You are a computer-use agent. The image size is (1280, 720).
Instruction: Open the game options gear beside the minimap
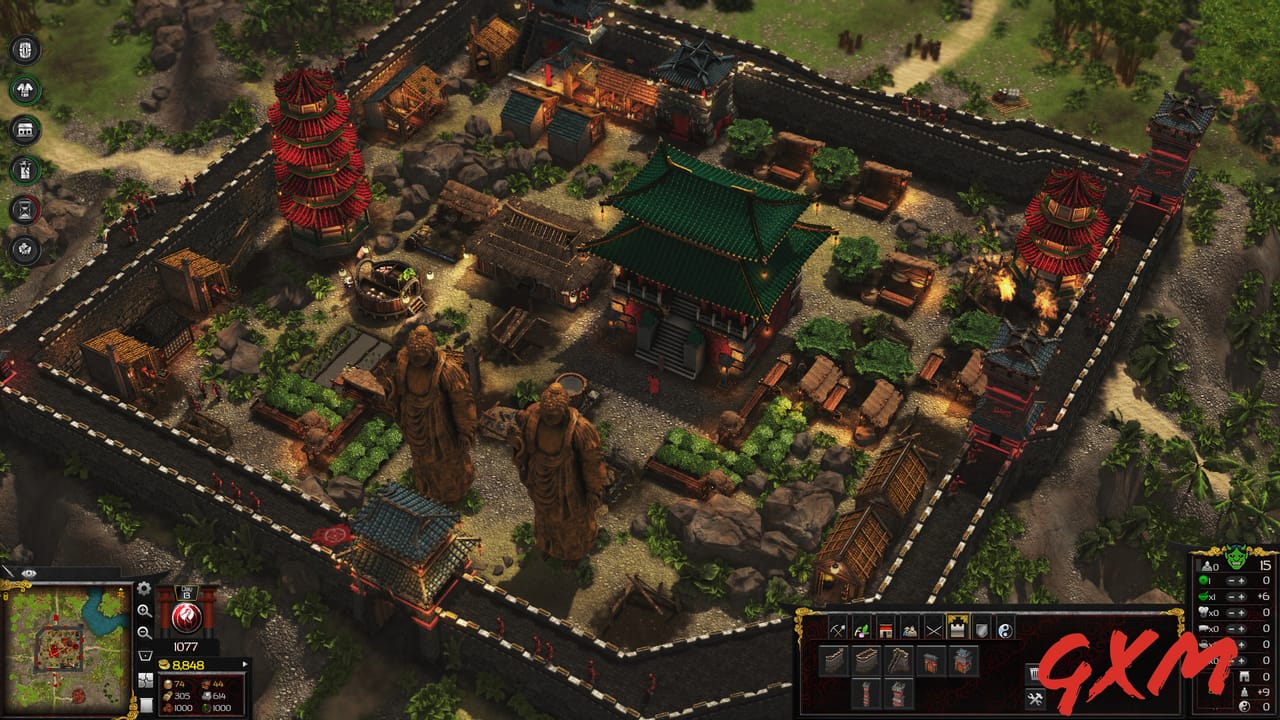coord(142,589)
